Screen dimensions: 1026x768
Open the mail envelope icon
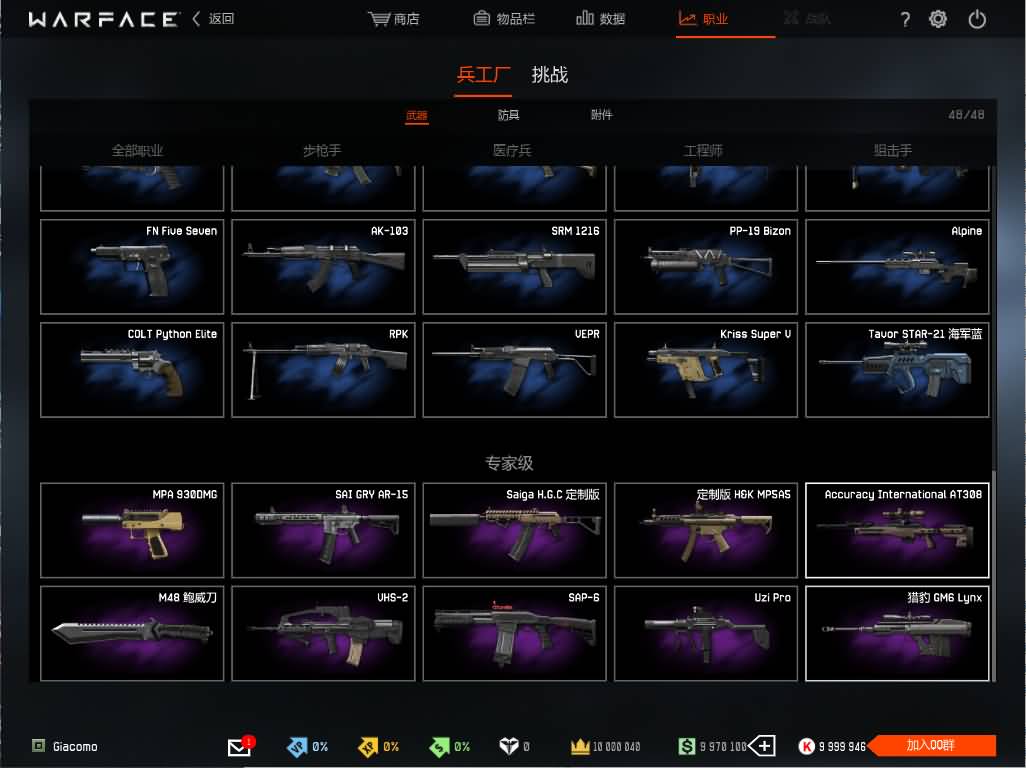tap(239, 747)
